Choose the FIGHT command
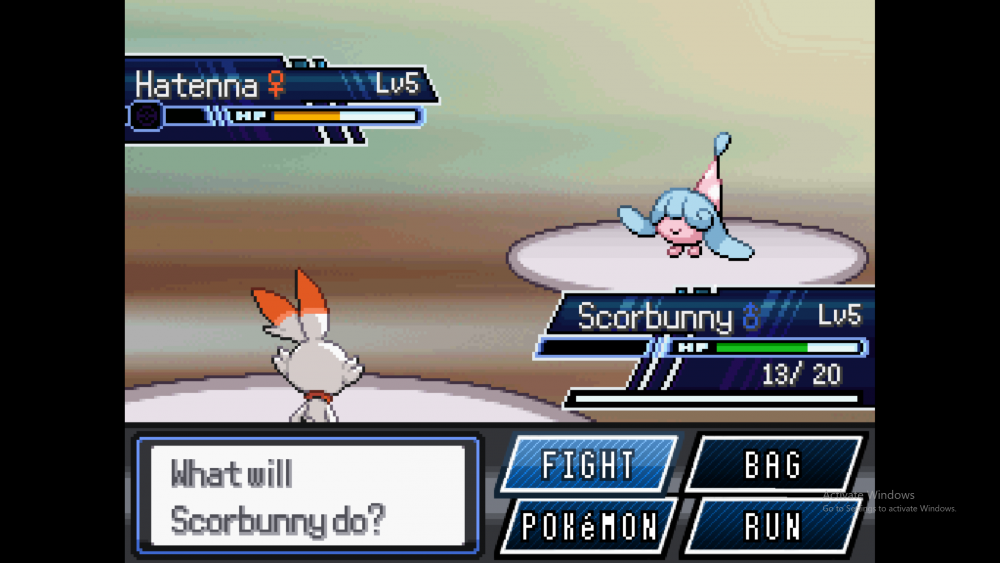This screenshot has height=563, width=1000. pyautogui.click(x=587, y=465)
